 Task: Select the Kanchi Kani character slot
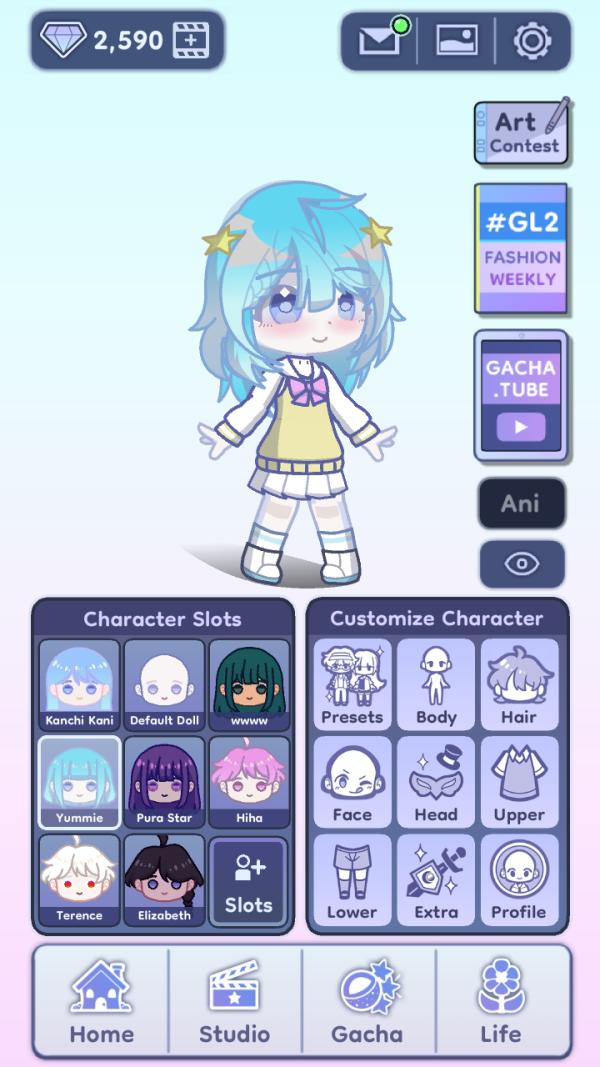[x=80, y=686]
